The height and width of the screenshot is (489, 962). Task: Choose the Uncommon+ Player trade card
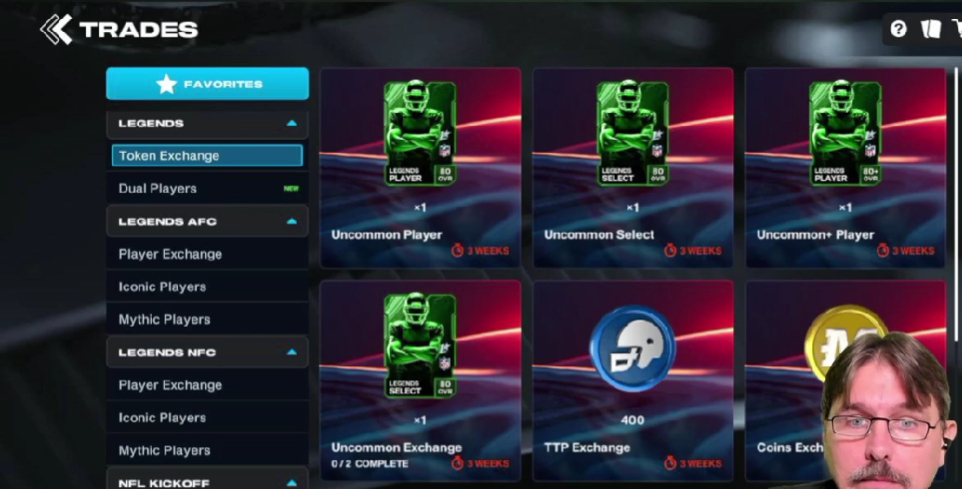(844, 168)
